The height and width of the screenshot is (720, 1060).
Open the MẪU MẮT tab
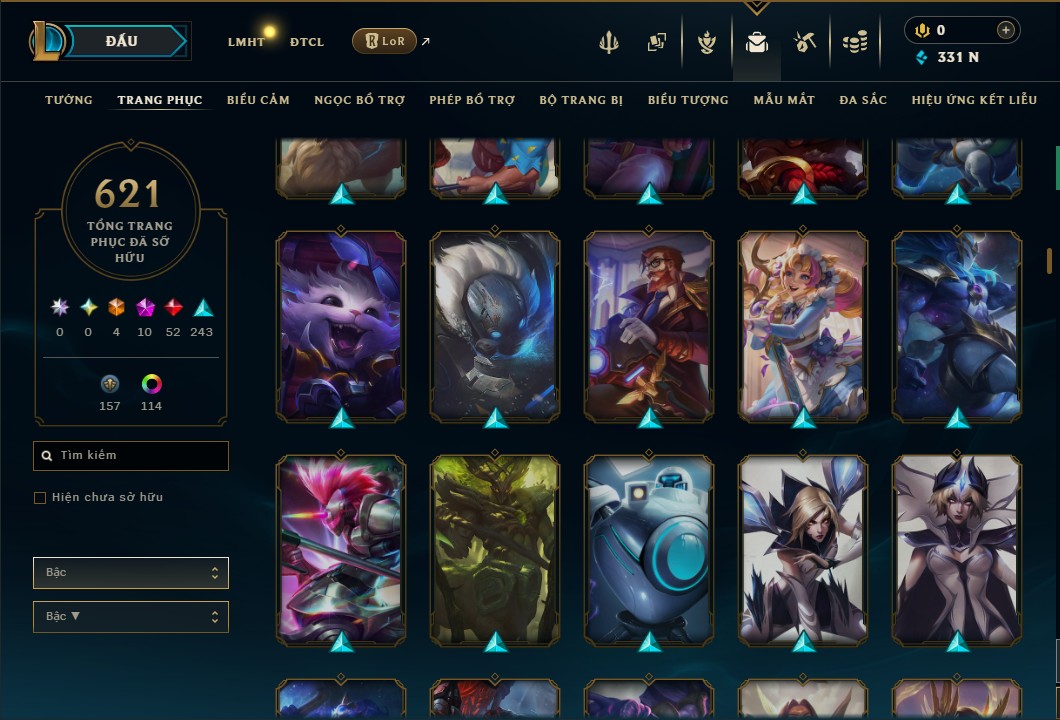784,100
